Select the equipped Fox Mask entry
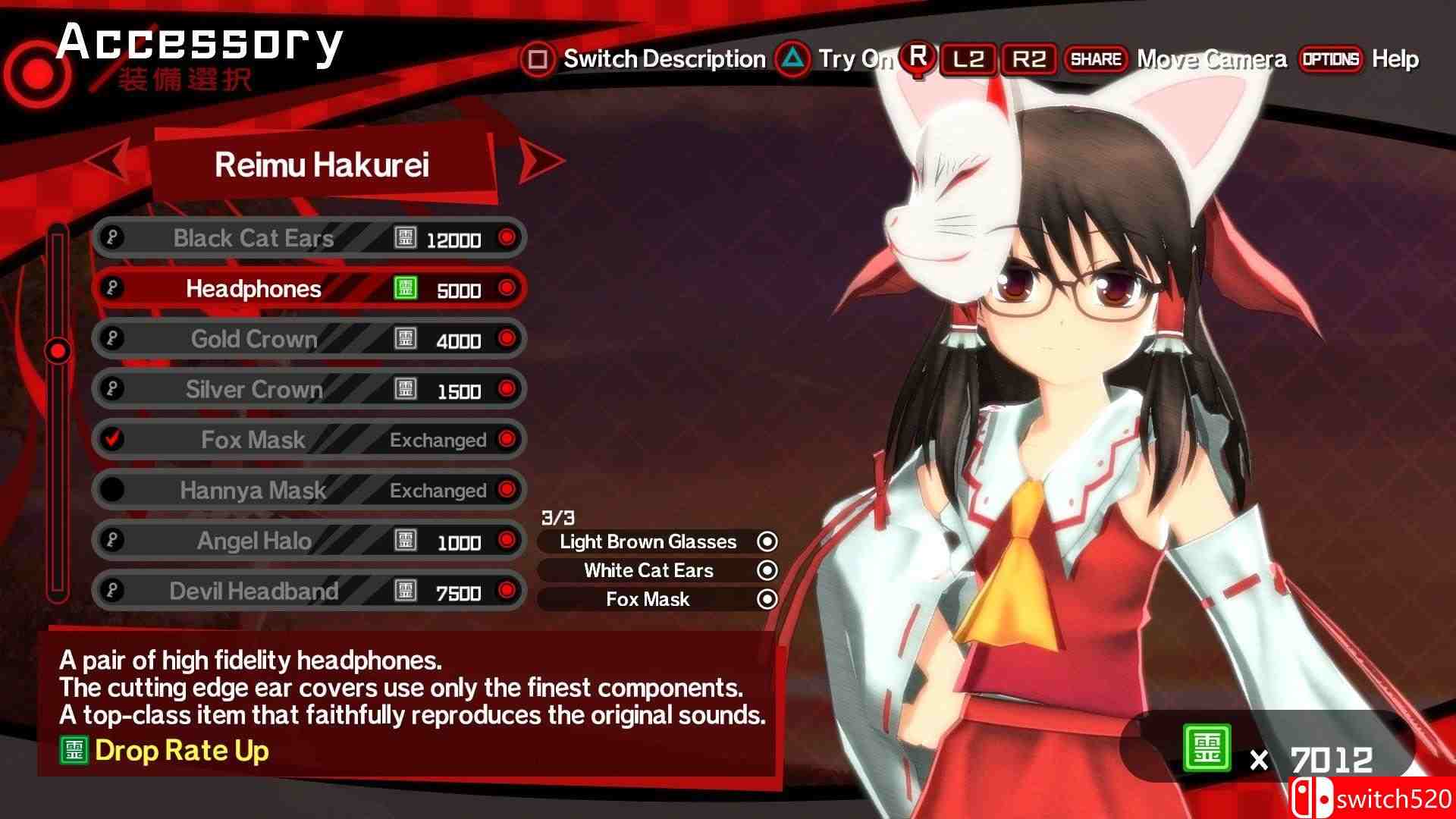 [x=648, y=599]
